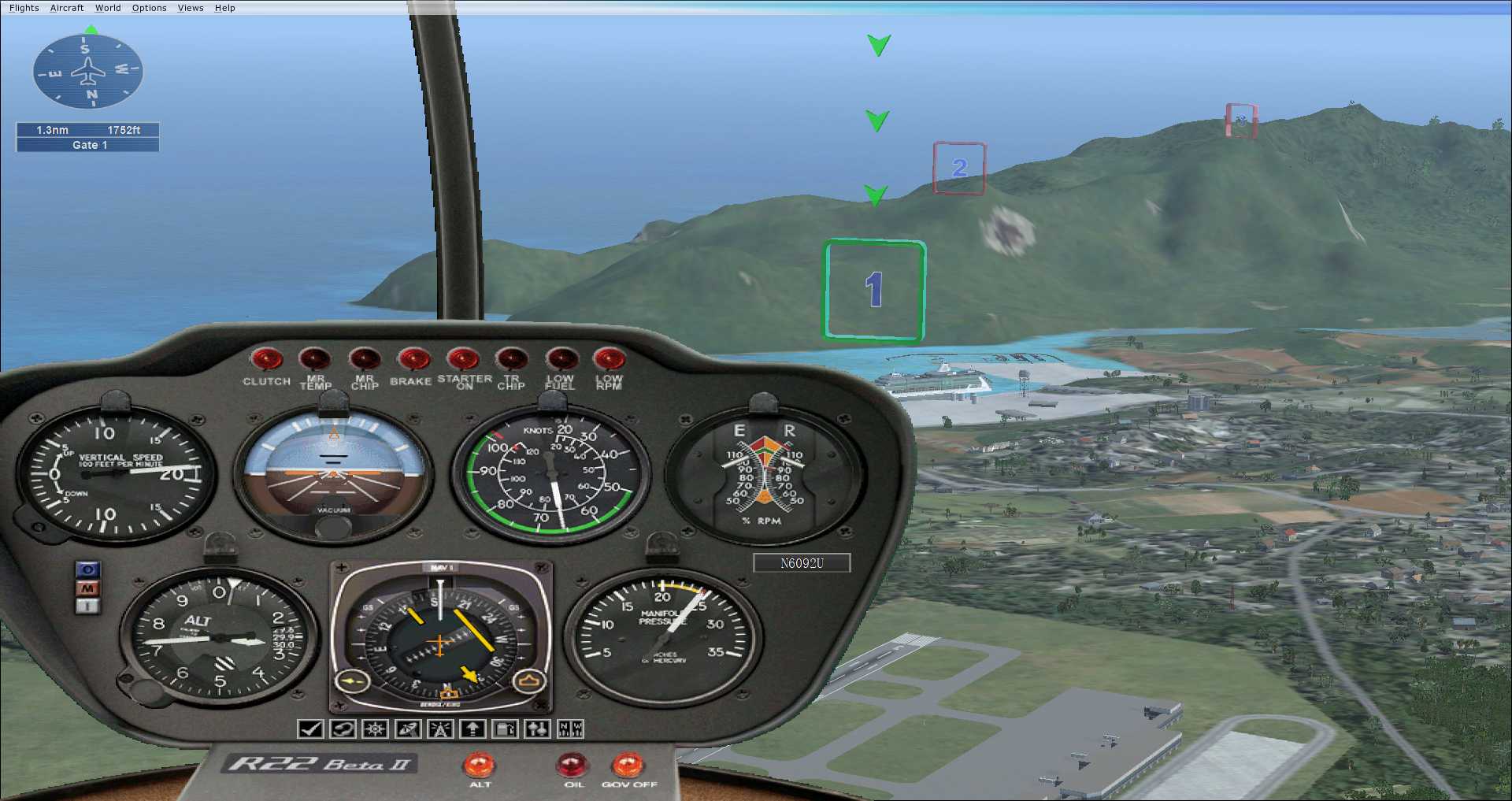This screenshot has height=801, width=1512.
Task: Turn the HSI course knob with yellow arrow
Action: 353,680
